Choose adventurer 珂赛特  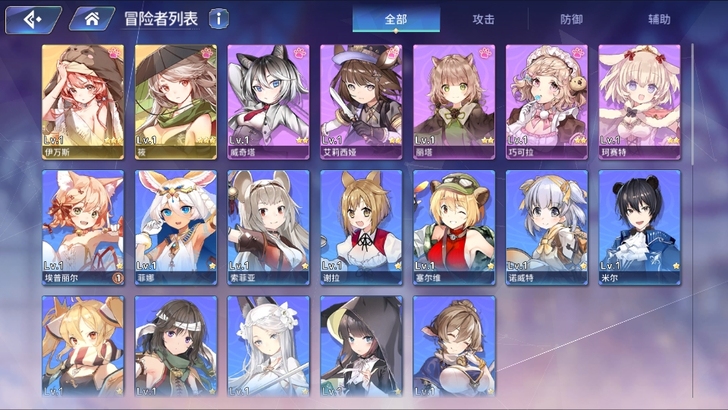tap(639, 101)
